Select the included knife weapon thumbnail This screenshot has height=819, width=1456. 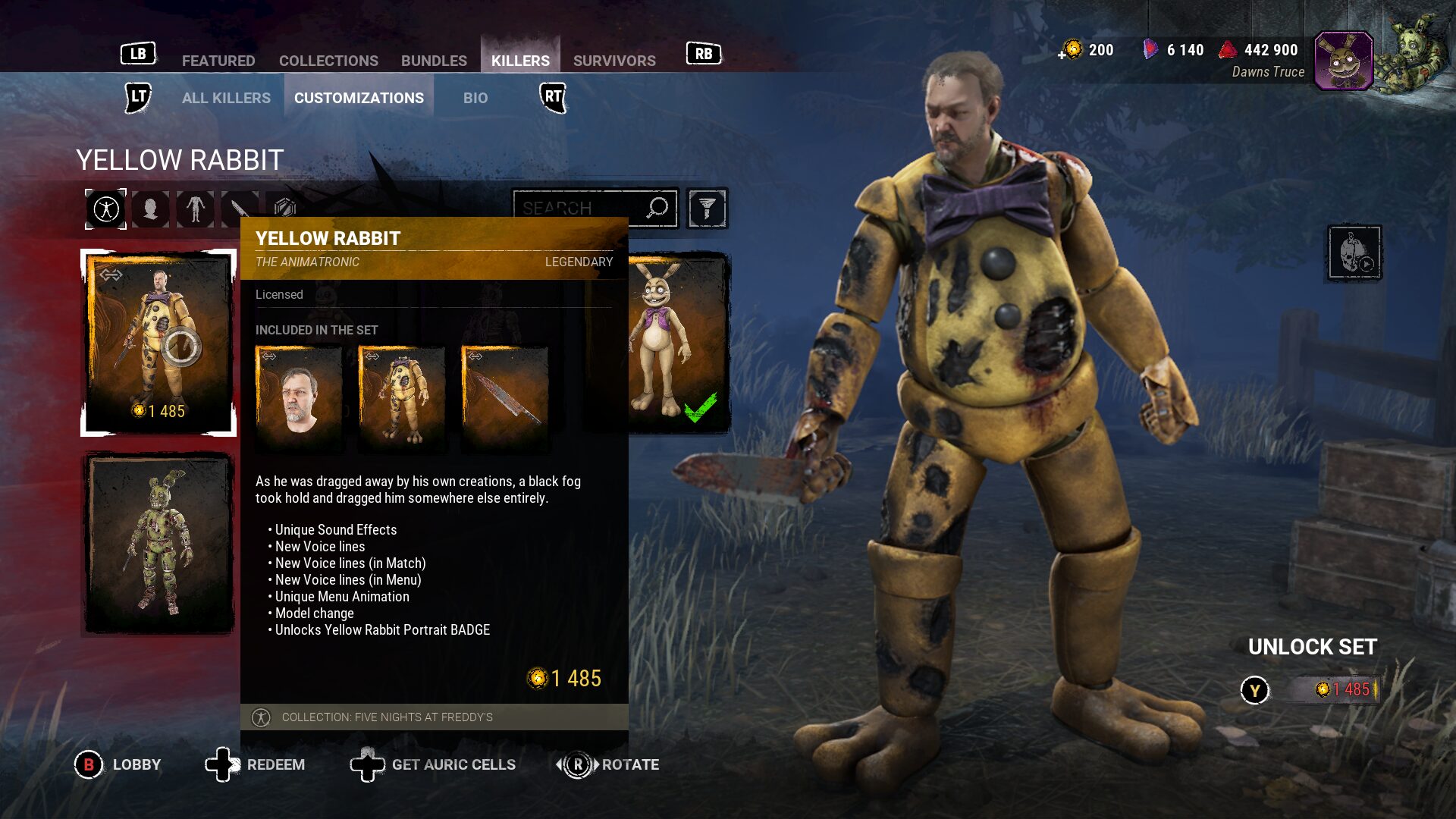tap(505, 397)
